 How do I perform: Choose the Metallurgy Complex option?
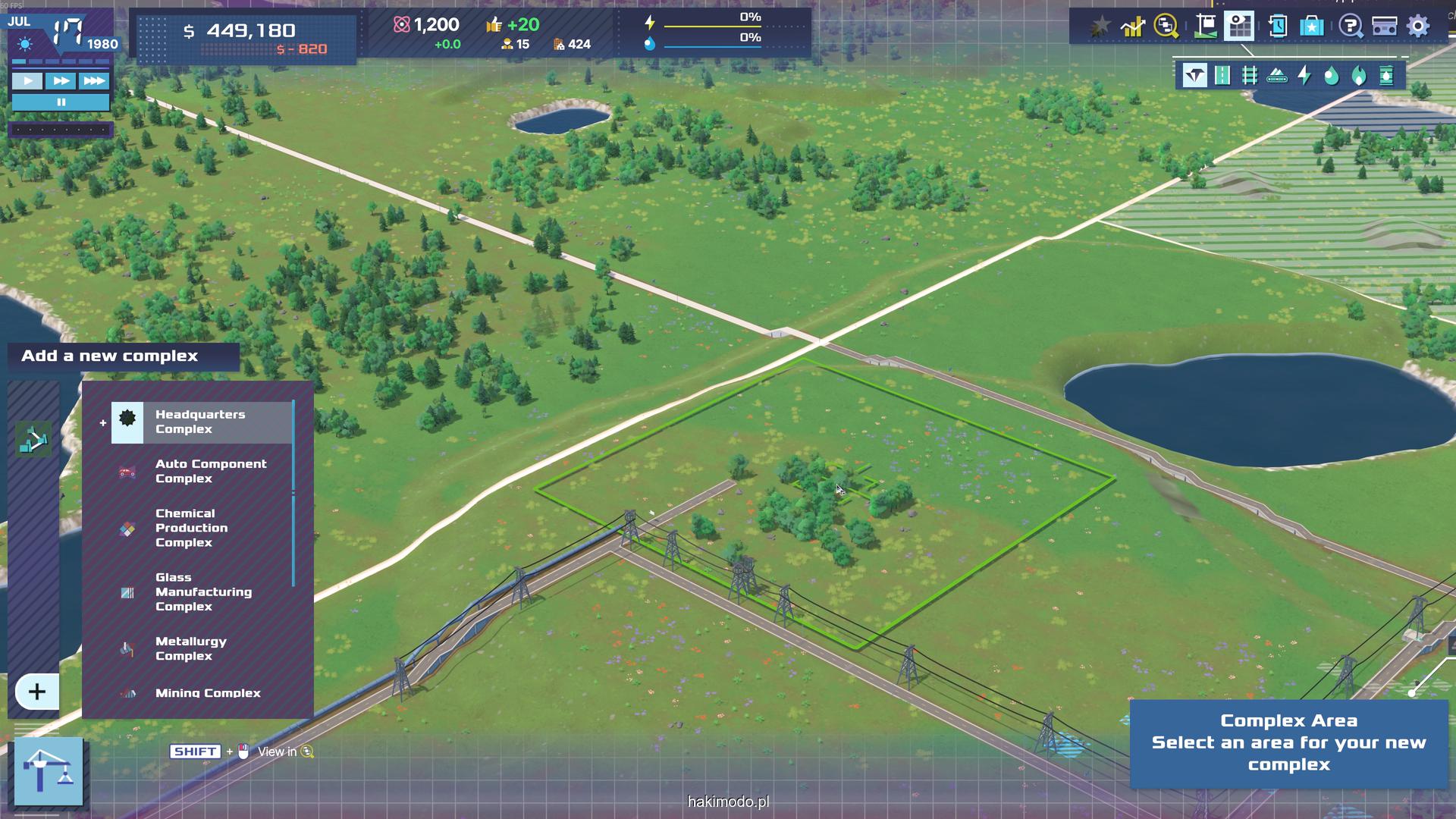tap(190, 648)
